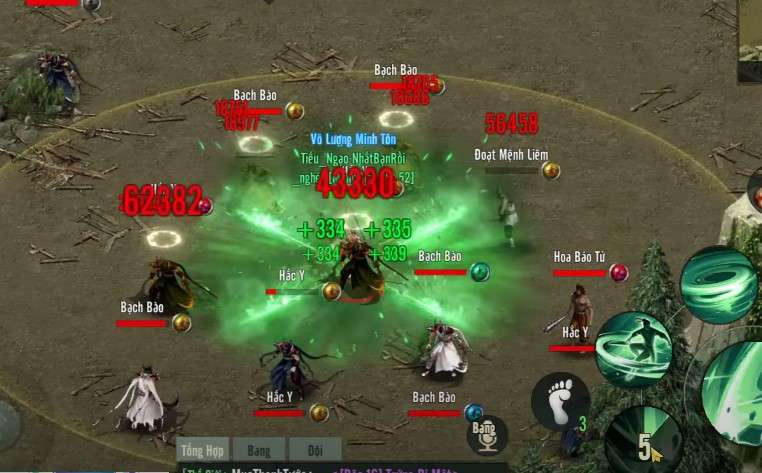Screen dimensions: 762x473
Task: Select the Đội chat tab
Action: pos(315,450)
